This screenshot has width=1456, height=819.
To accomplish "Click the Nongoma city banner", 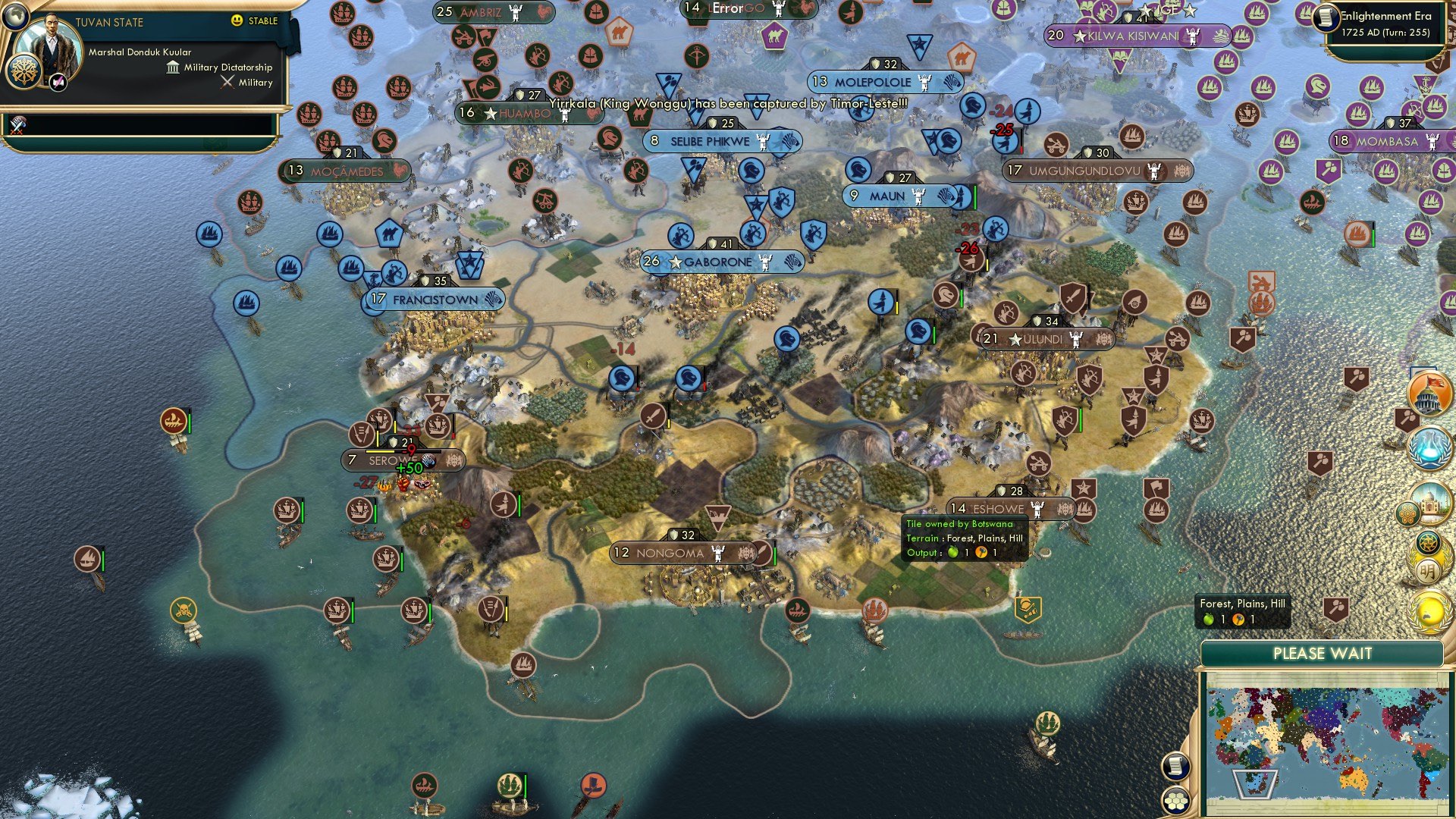I will pyautogui.click(x=681, y=554).
